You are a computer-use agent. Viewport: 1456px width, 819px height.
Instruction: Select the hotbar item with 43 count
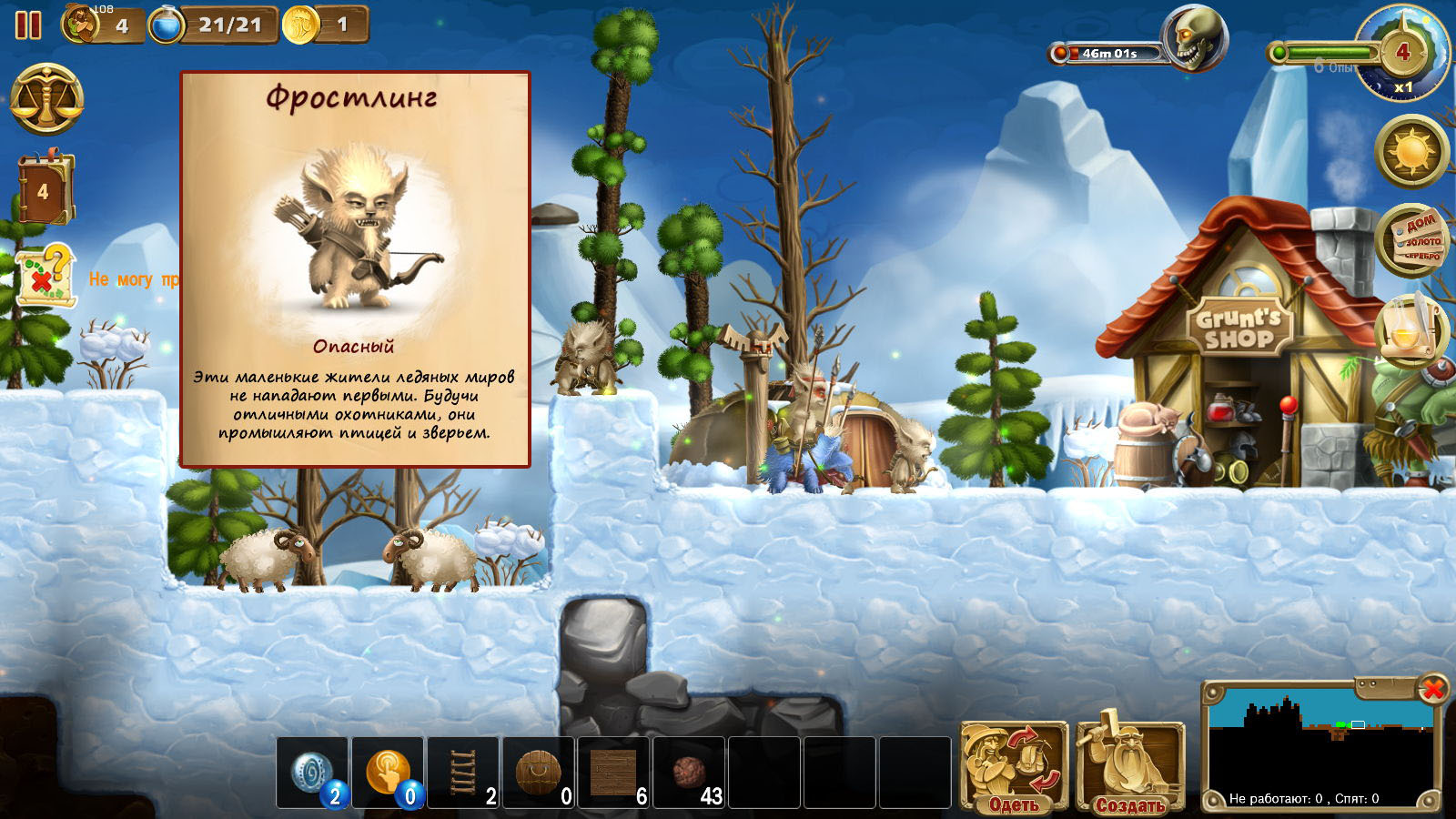(x=690, y=773)
